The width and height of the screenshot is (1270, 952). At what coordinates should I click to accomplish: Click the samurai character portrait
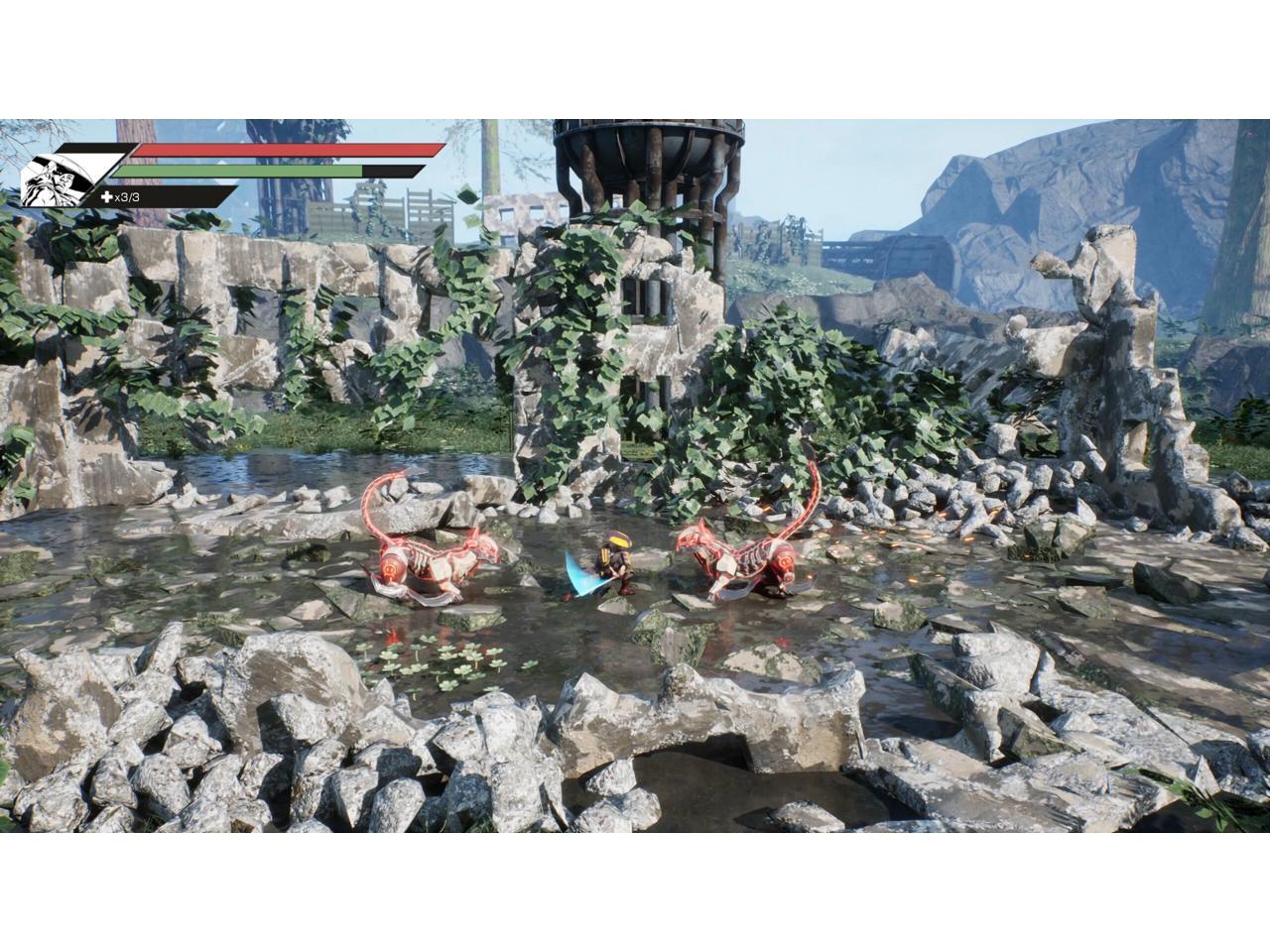tap(58, 179)
